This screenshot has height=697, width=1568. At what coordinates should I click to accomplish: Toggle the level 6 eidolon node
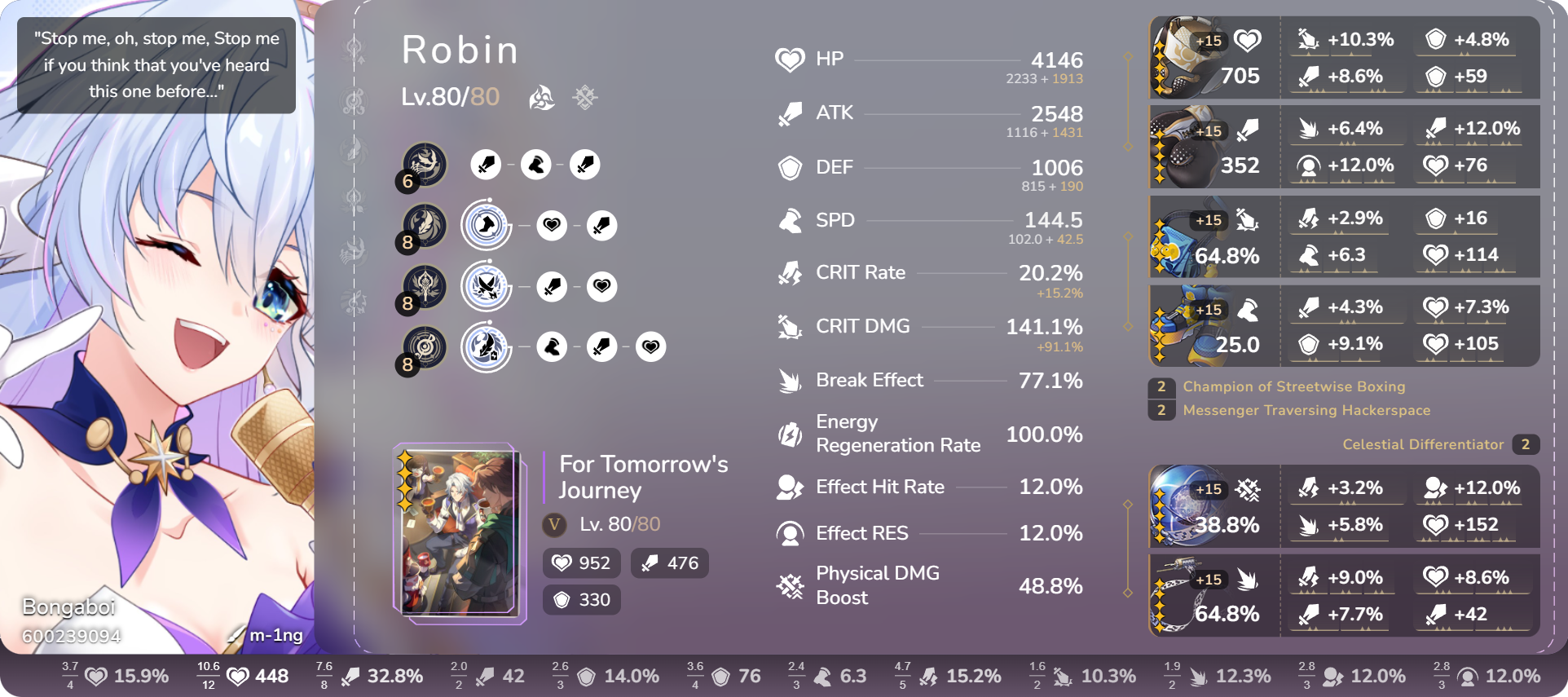click(x=421, y=164)
